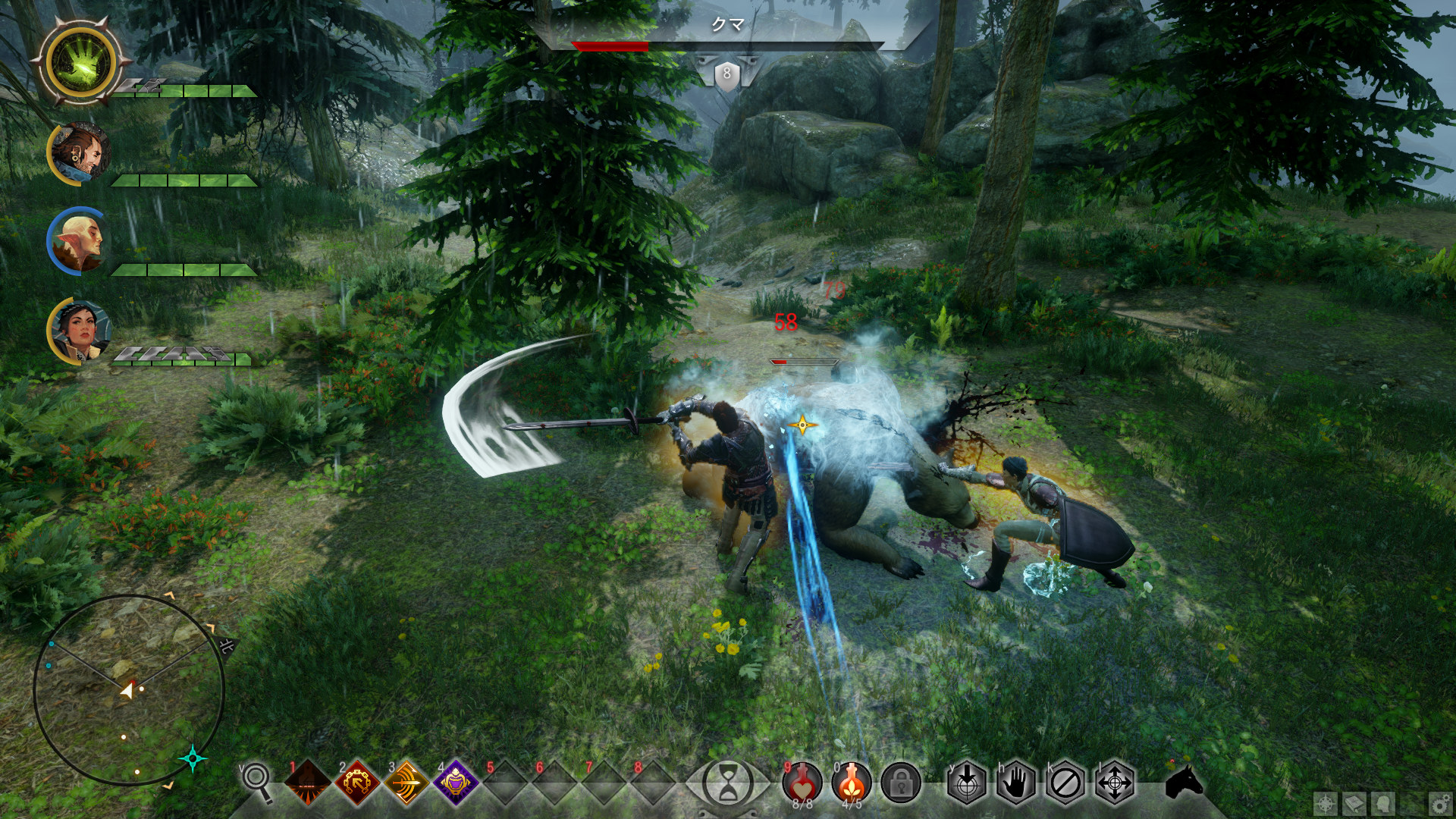Open the circular minimap

(x=129, y=690)
